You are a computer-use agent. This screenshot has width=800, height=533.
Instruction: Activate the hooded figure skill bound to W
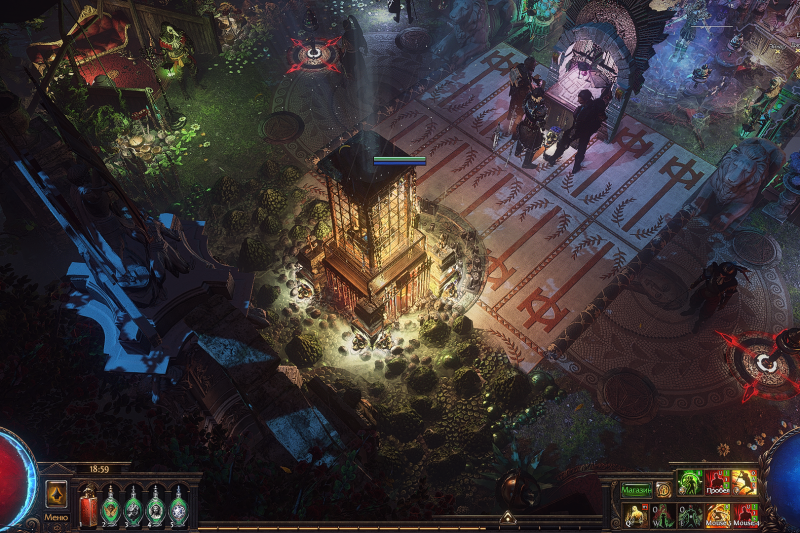pyautogui.click(x=662, y=515)
